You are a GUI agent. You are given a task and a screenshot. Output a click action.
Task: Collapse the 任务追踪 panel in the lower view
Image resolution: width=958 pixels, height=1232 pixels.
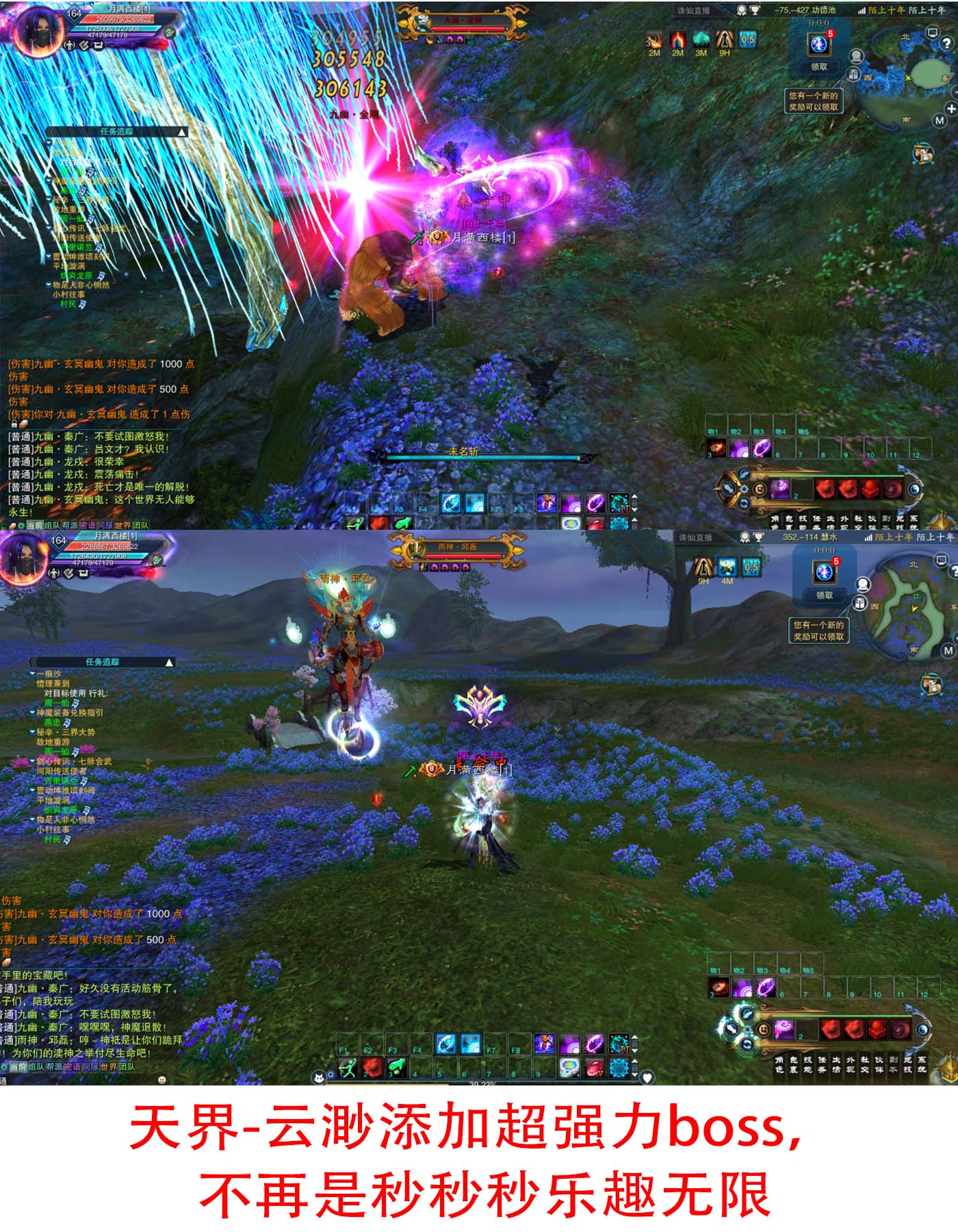click(x=169, y=663)
